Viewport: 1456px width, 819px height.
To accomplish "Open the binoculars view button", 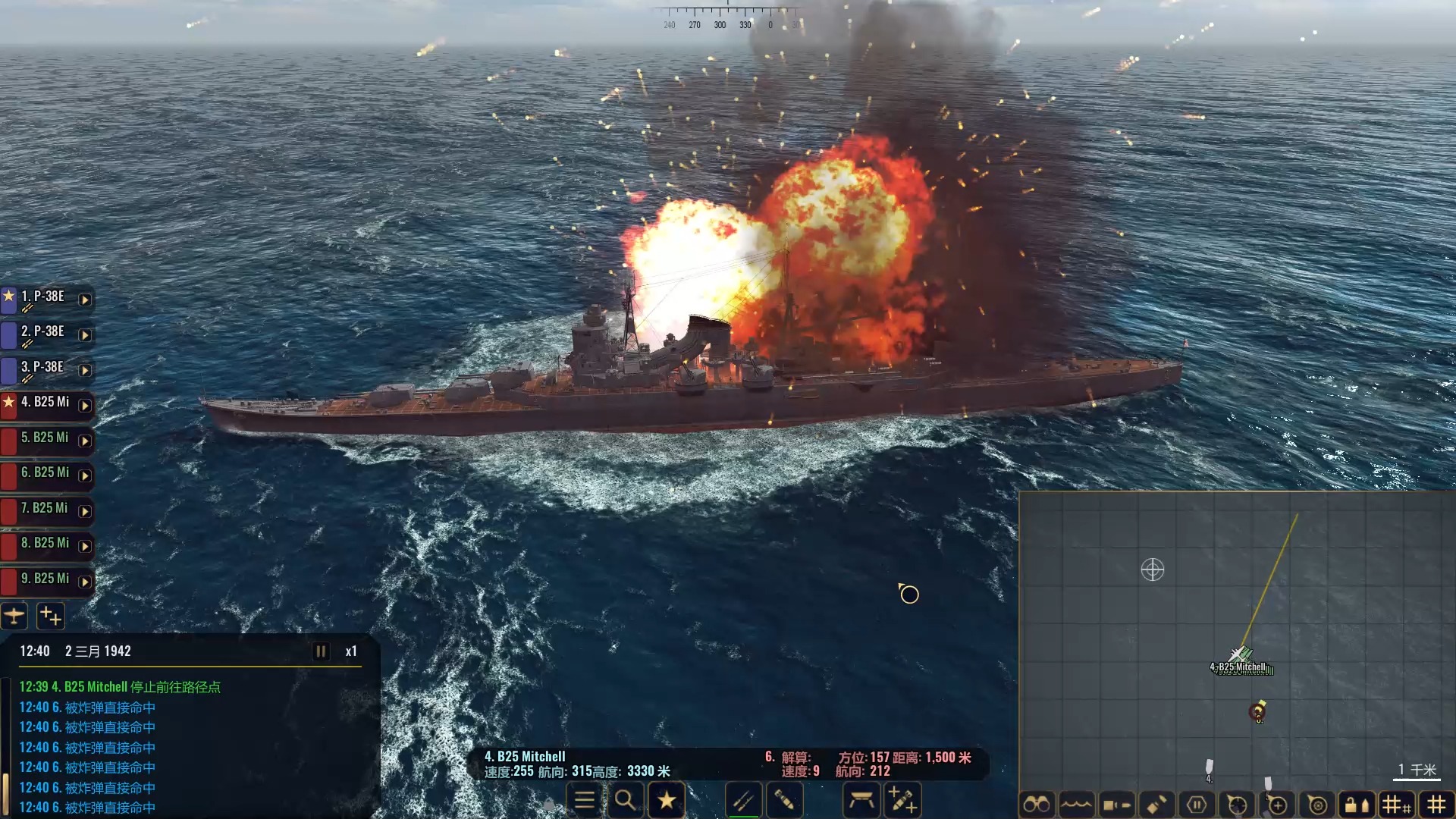I will pyautogui.click(x=1036, y=804).
